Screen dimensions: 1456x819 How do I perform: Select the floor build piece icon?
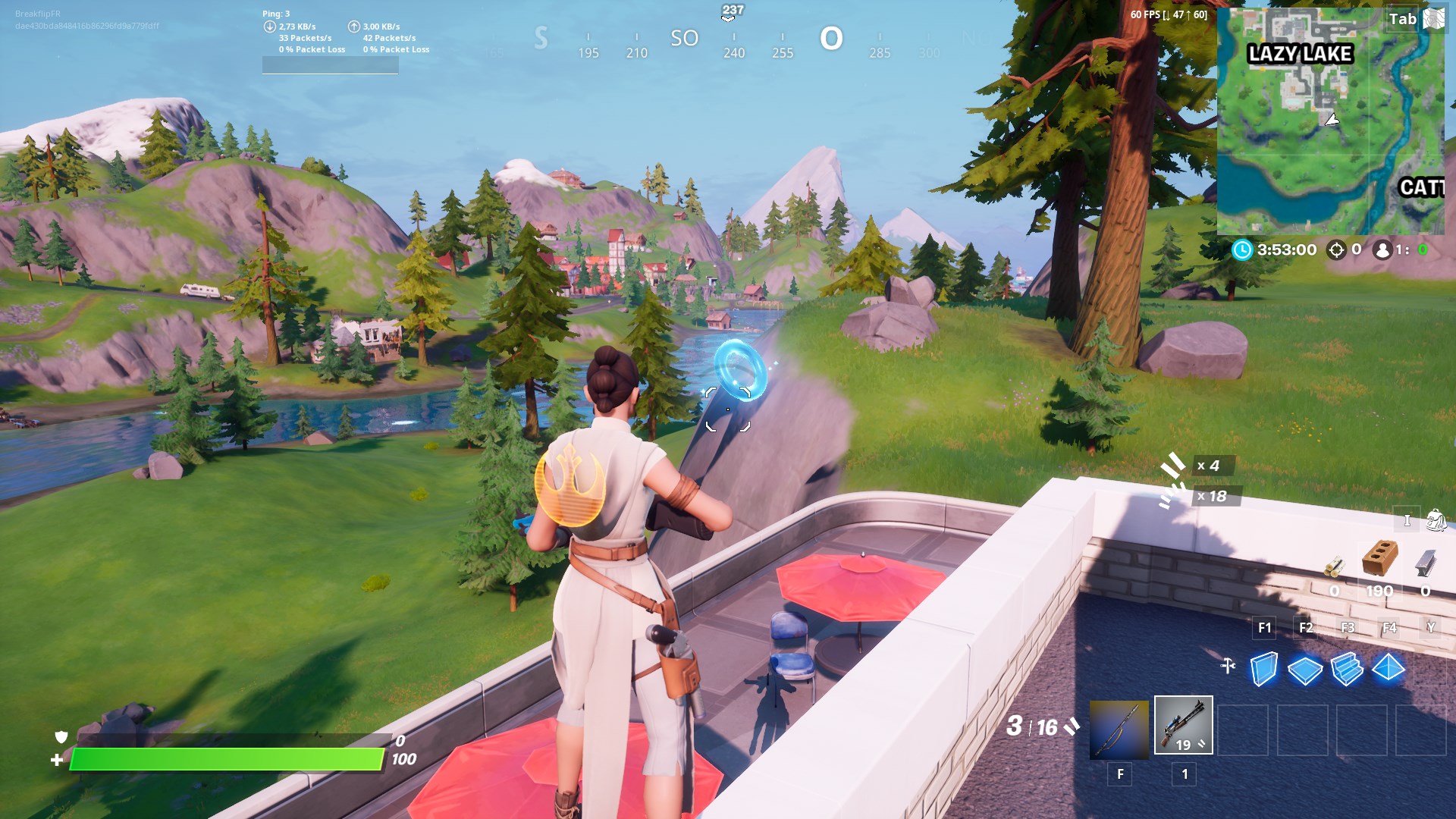(1306, 668)
